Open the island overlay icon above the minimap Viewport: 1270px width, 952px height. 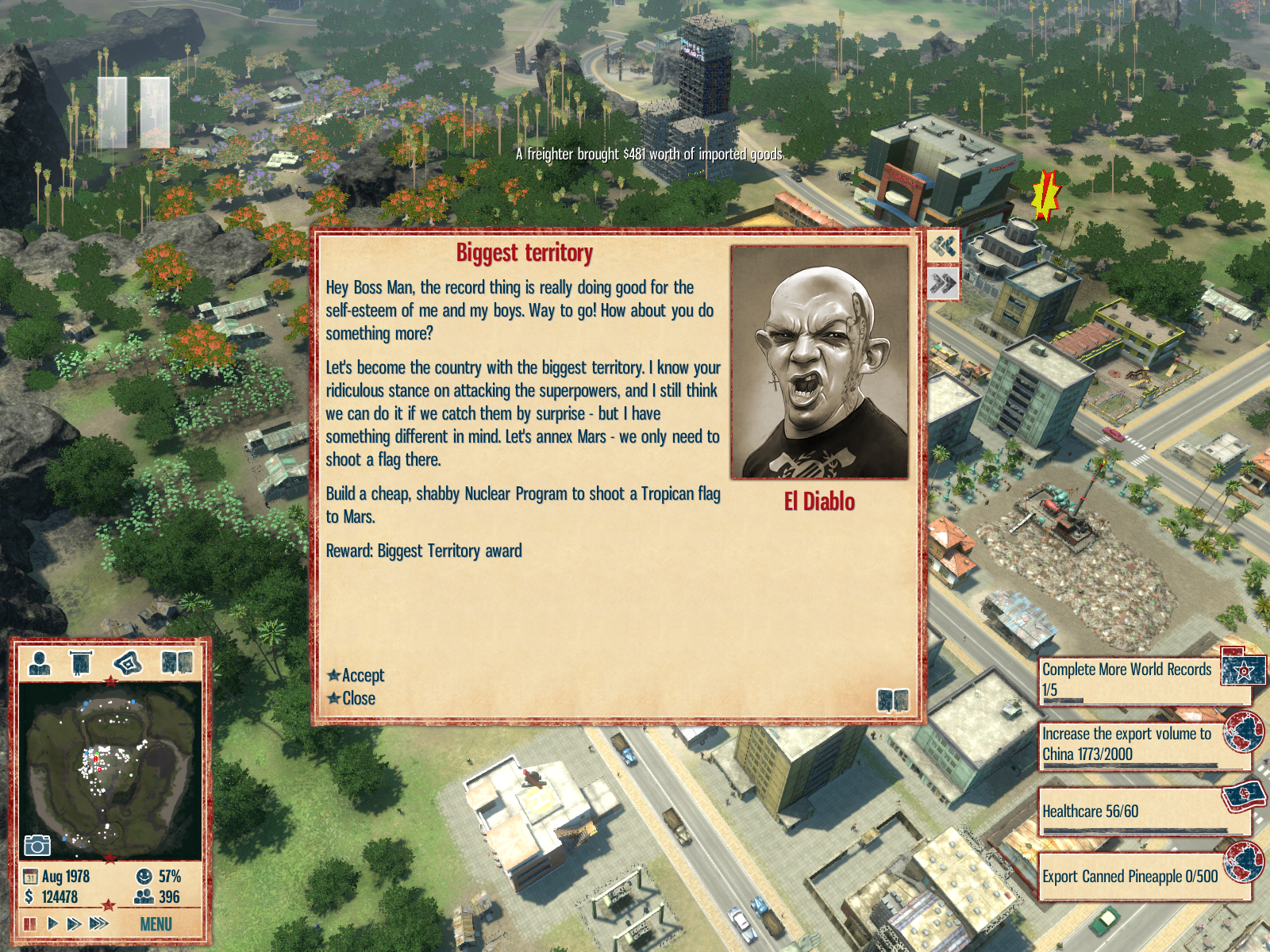point(128,662)
